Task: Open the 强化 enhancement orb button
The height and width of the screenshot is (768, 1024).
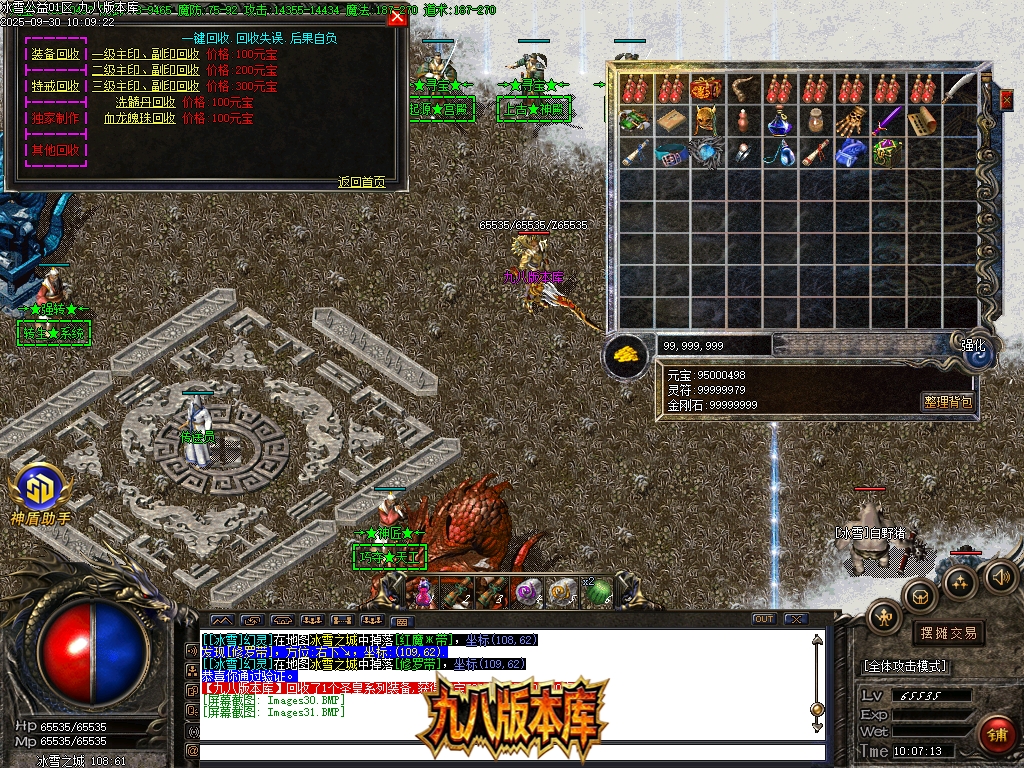Action: [973, 347]
